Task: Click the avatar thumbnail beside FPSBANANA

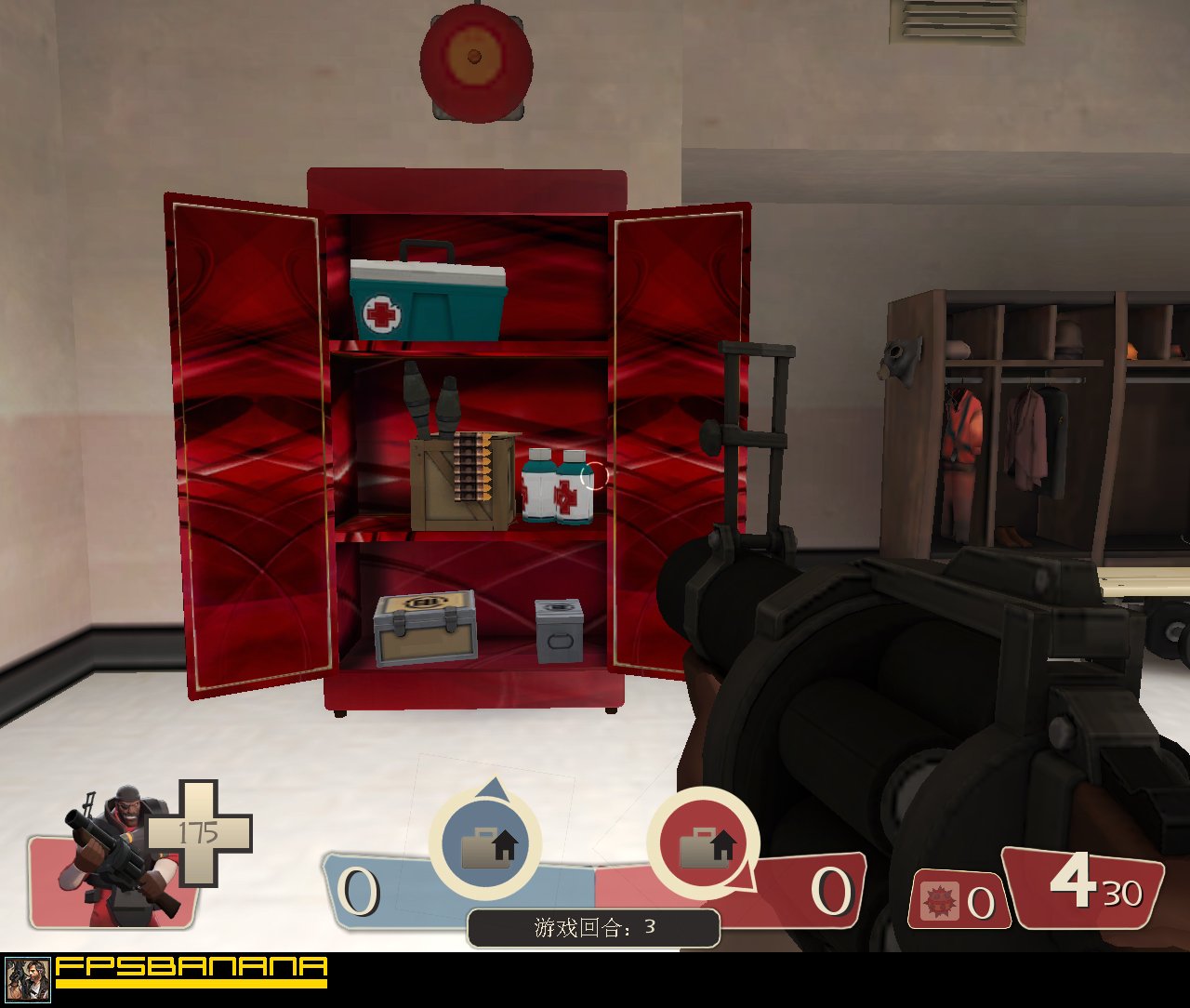Action: (x=26, y=981)
